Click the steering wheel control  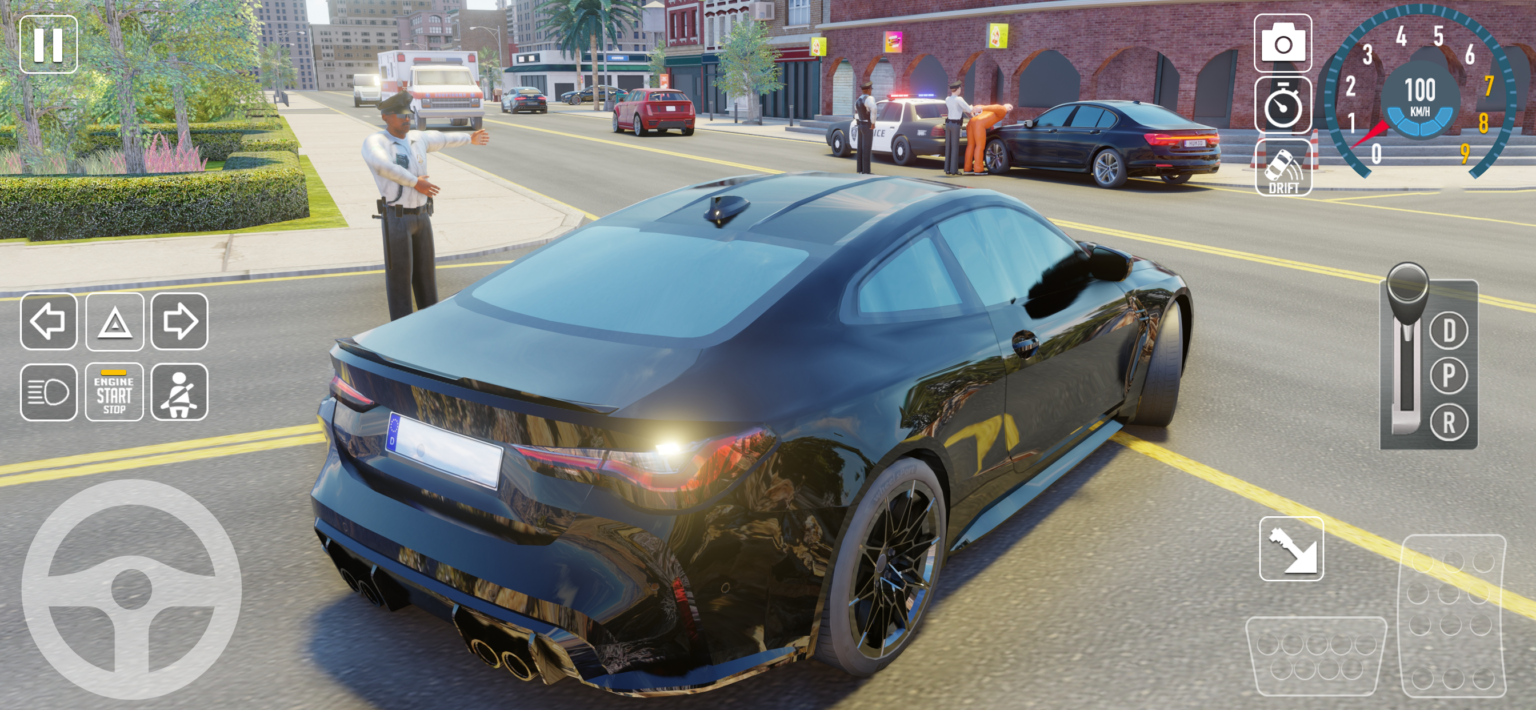(131, 589)
